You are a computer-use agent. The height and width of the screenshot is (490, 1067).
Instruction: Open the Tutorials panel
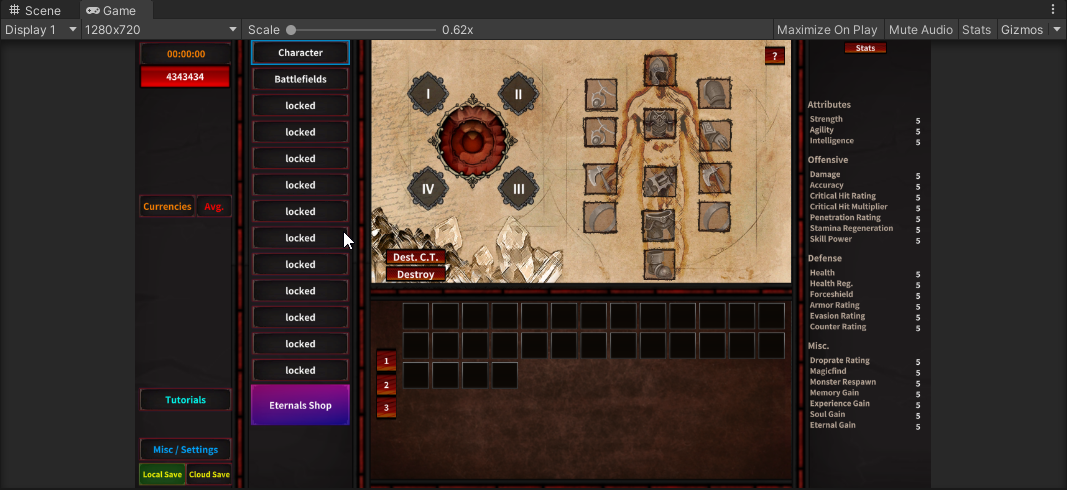coord(185,400)
